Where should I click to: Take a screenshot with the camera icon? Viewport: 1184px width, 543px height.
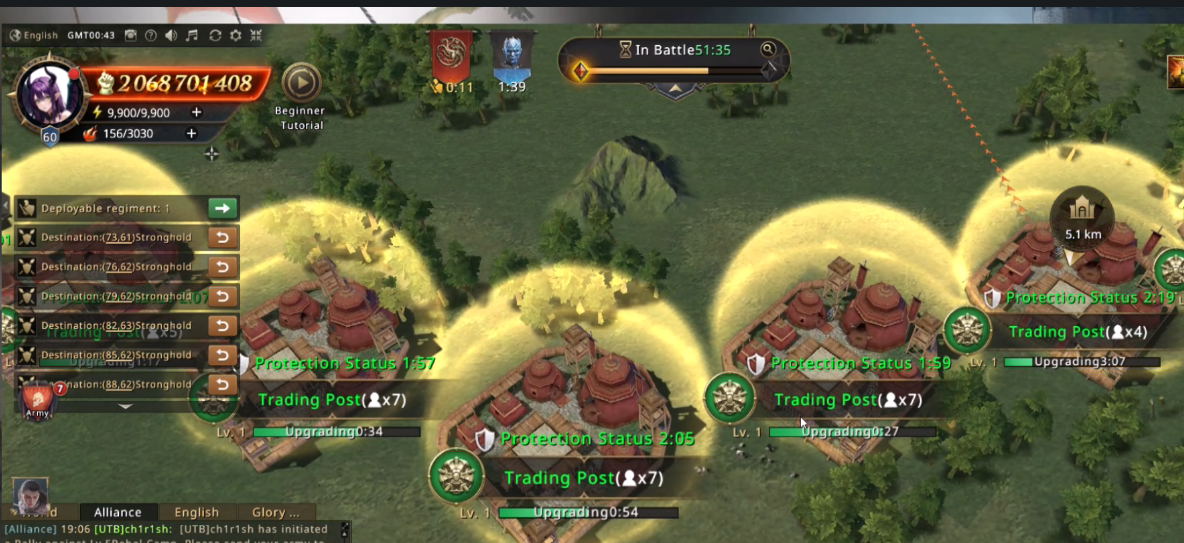131,35
